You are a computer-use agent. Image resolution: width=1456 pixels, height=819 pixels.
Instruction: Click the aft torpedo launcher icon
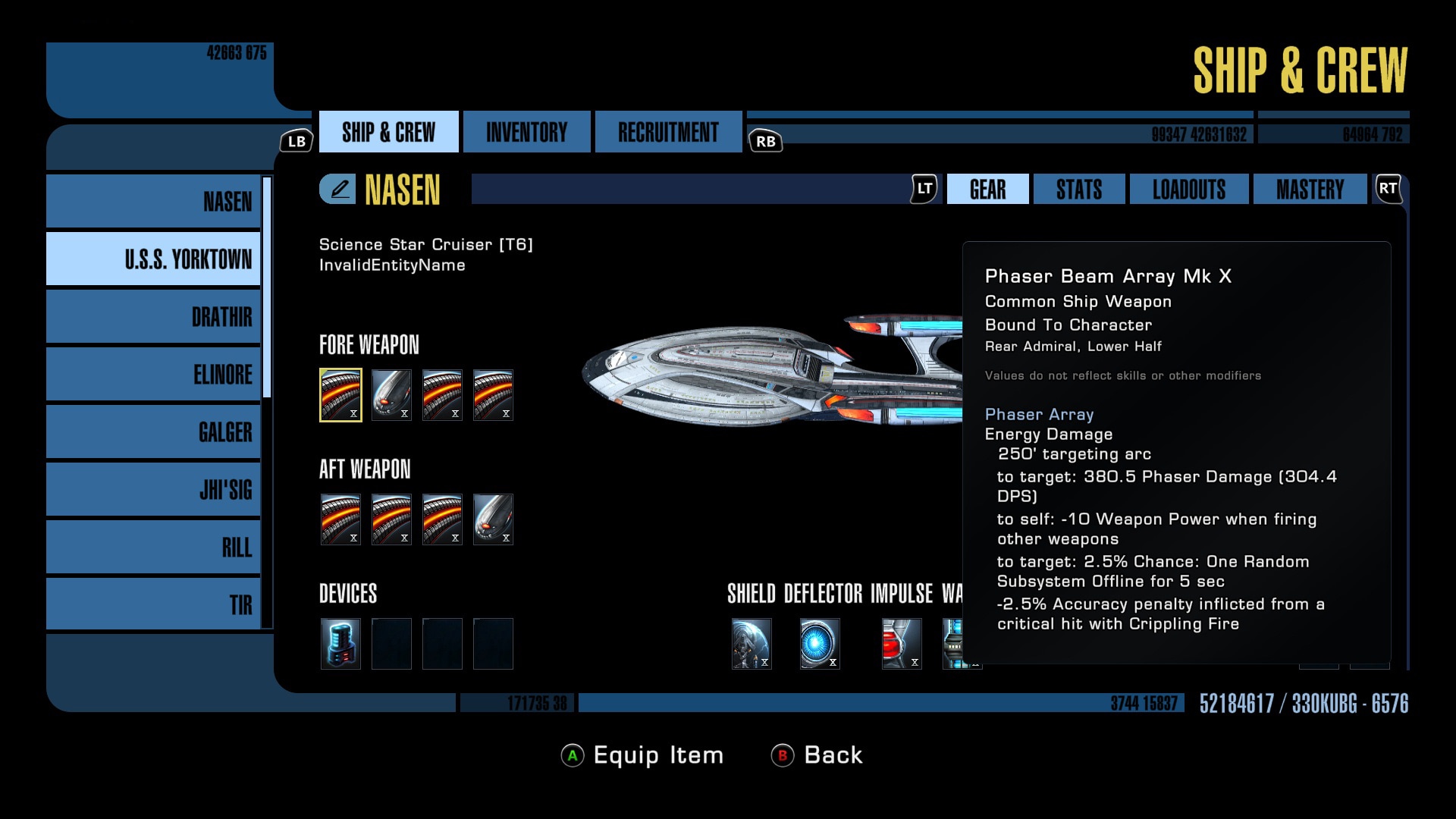494,519
